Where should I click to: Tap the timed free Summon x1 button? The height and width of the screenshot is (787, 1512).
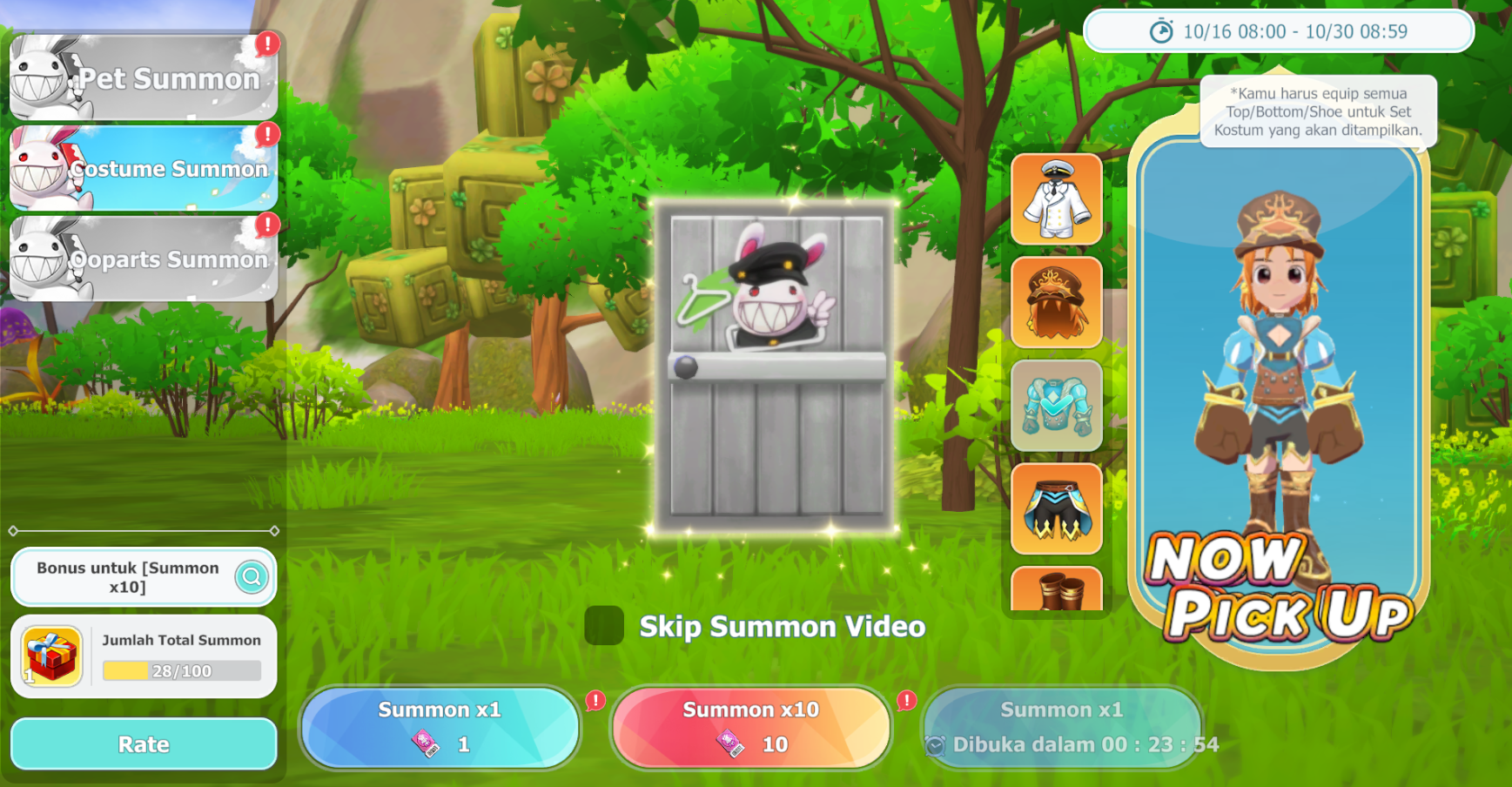pos(1062,727)
